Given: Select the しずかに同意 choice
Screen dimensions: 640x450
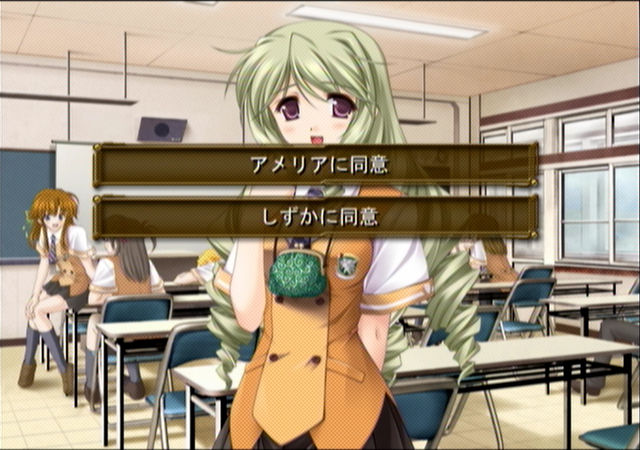Looking at the screenshot, I should tap(315, 216).
